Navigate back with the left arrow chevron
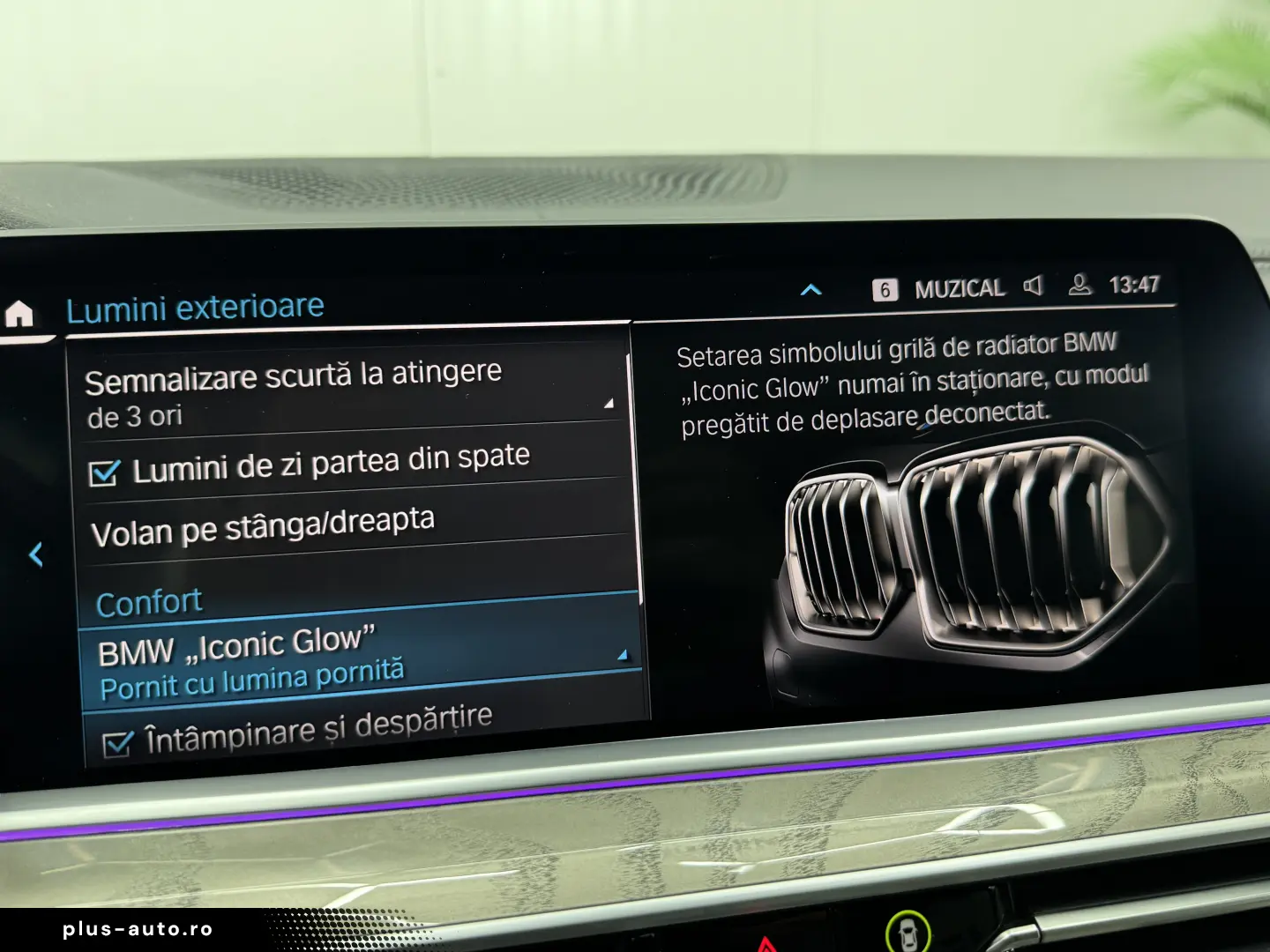 coord(36,553)
